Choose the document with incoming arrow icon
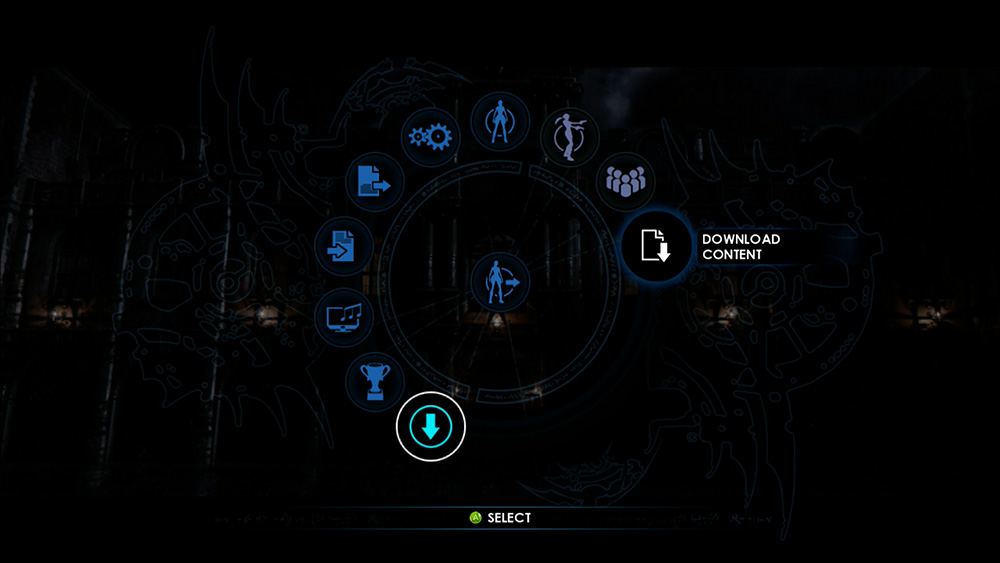 pyautogui.click(x=343, y=246)
